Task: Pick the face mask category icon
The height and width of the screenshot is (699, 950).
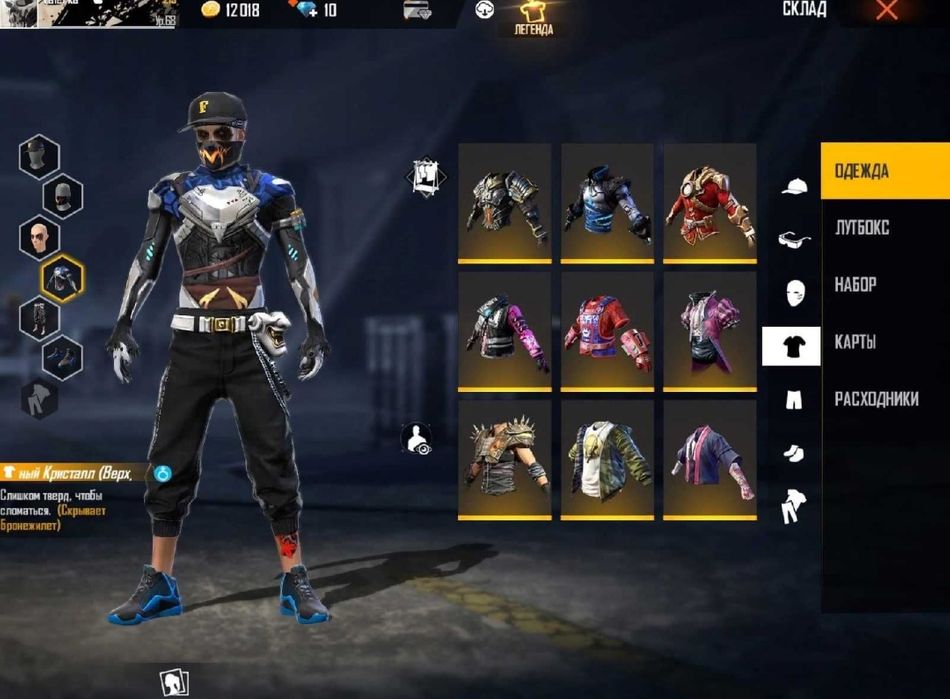Action: [x=794, y=293]
